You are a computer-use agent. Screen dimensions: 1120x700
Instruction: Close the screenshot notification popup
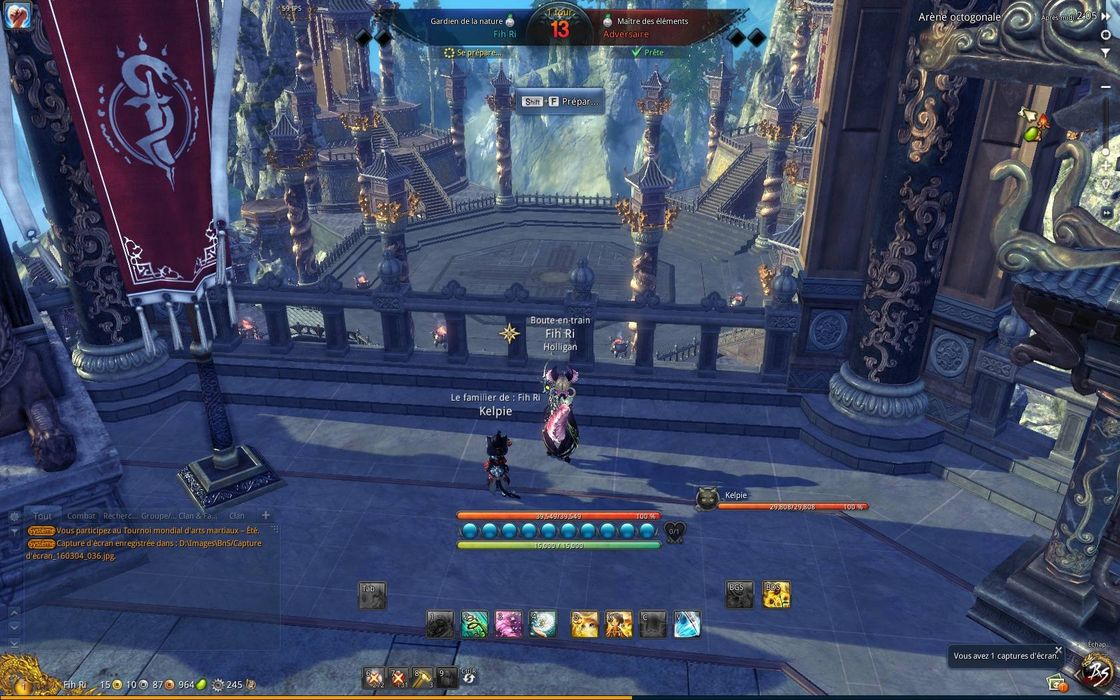point(1059,650)
